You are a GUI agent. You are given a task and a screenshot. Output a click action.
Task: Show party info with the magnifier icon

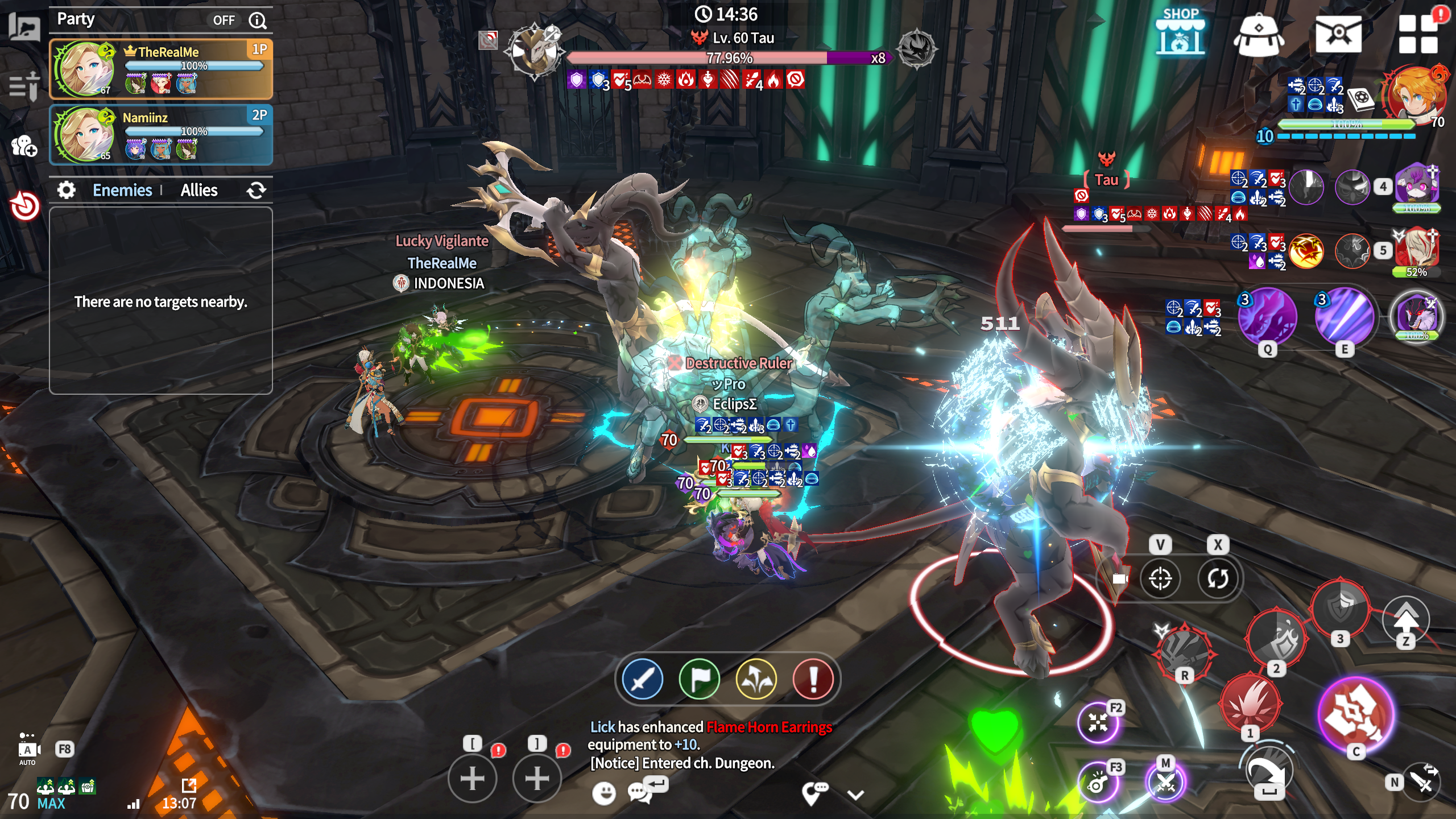[x=258, y=20]
